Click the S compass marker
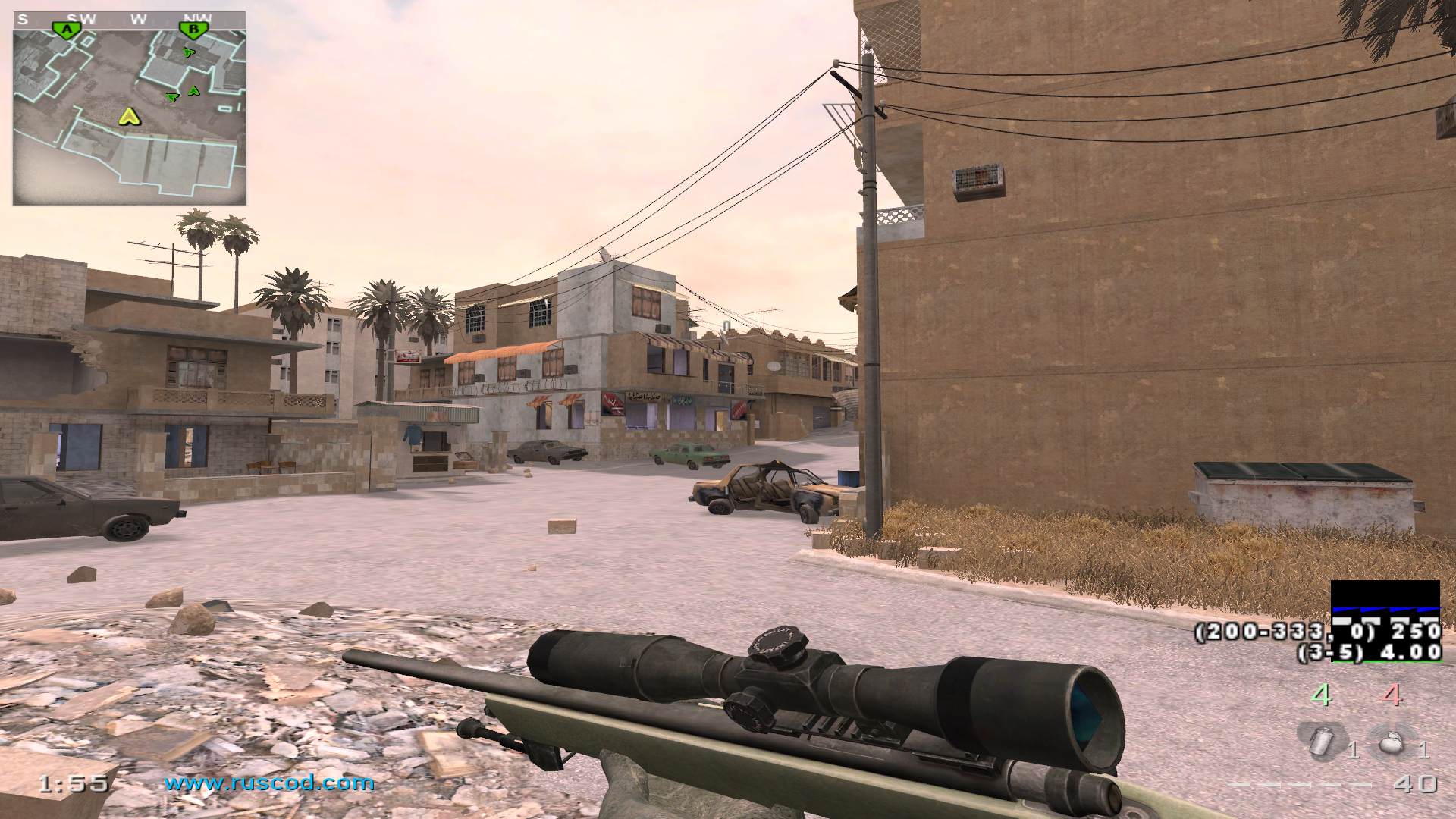Image resolution: width=1456 pixels, height=819 pixels. point(21,20)
